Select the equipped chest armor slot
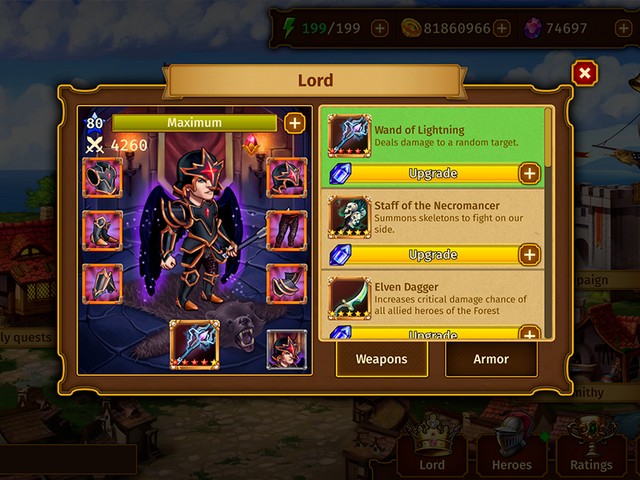Image resolution: width=640 pixels, height=480 pixels. point(103,178)
